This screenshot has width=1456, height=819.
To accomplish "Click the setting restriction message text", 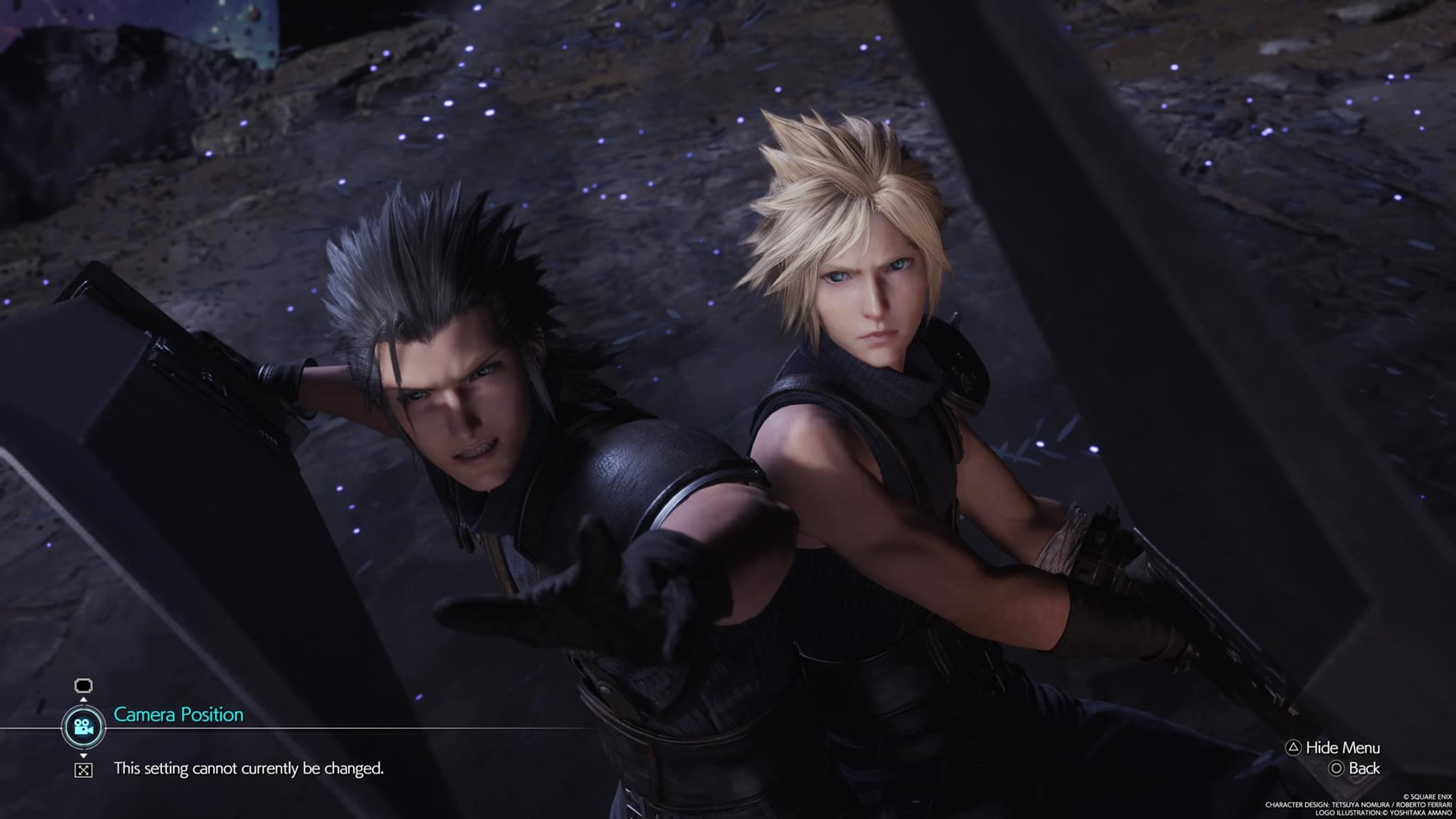I will (250, 766).
